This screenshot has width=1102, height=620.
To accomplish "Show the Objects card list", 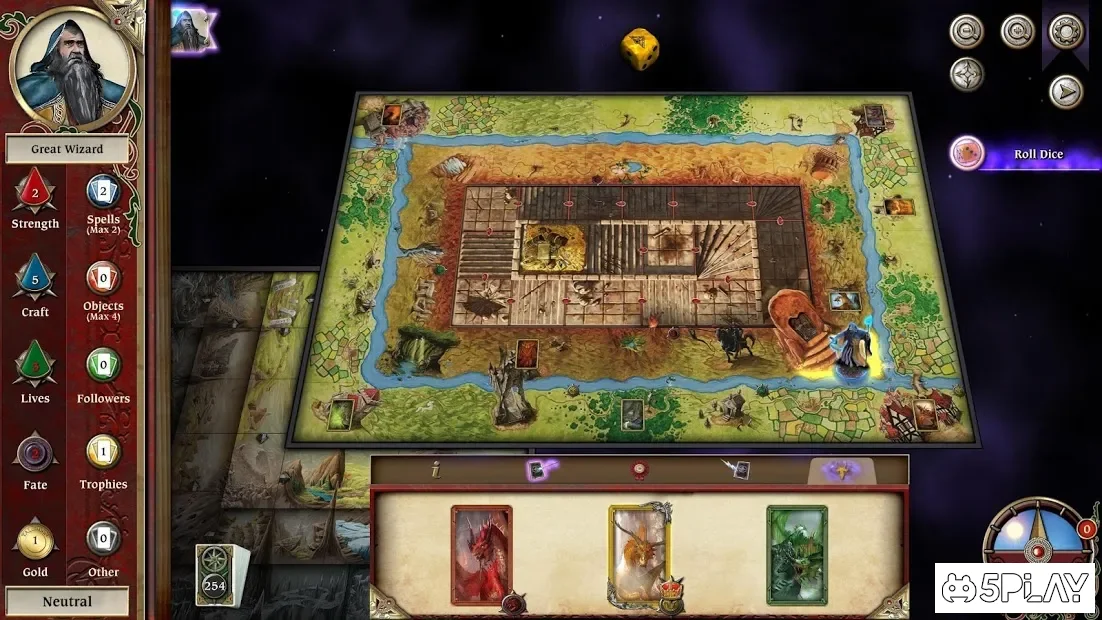I will [103, 279].
